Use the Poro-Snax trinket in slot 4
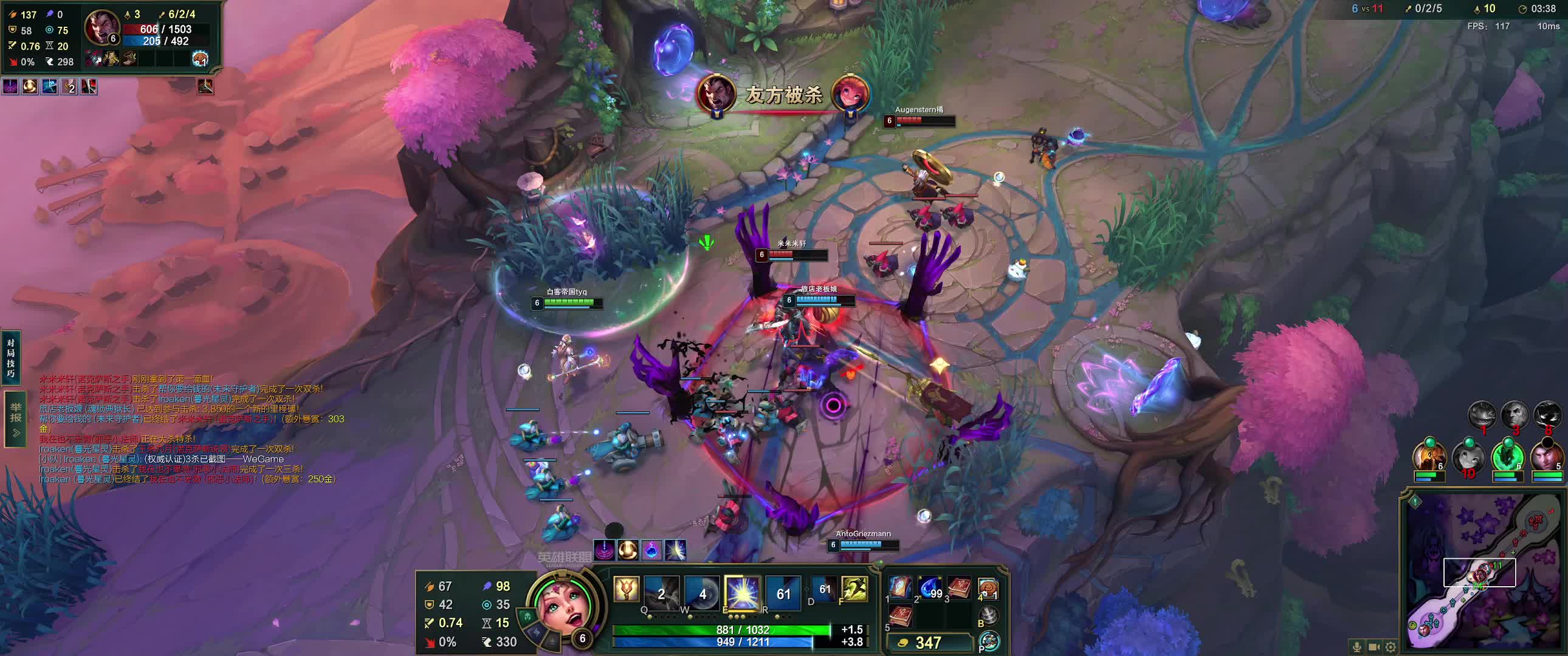The width and height of the screenshot is (1568, 656). pos(988,589)
